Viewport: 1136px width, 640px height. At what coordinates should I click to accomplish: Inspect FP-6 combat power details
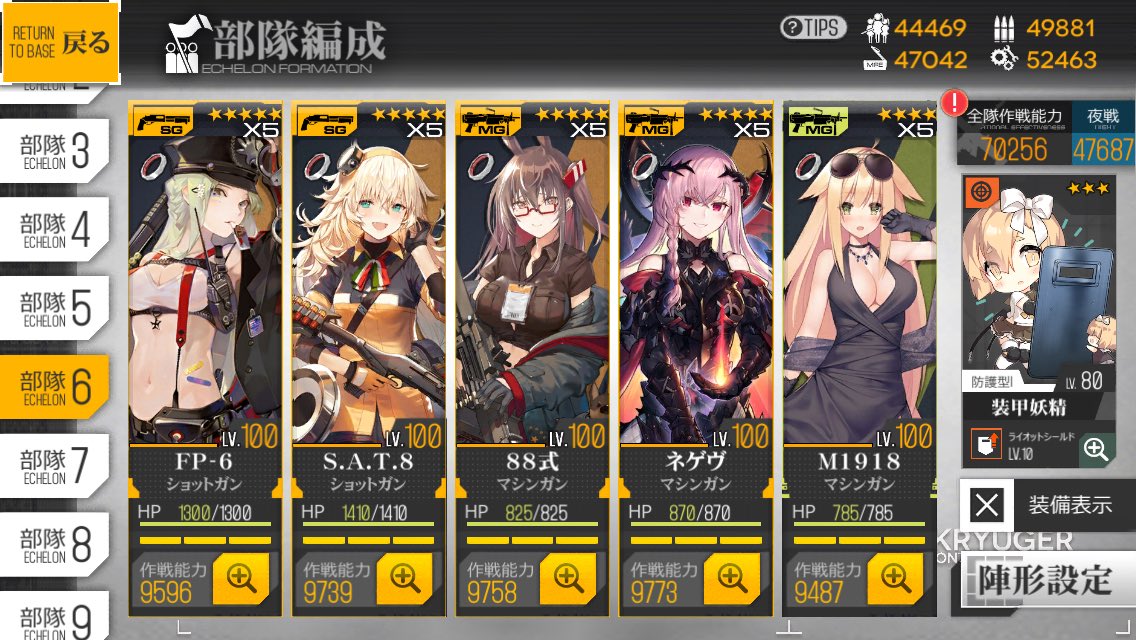tap(240, 577)
